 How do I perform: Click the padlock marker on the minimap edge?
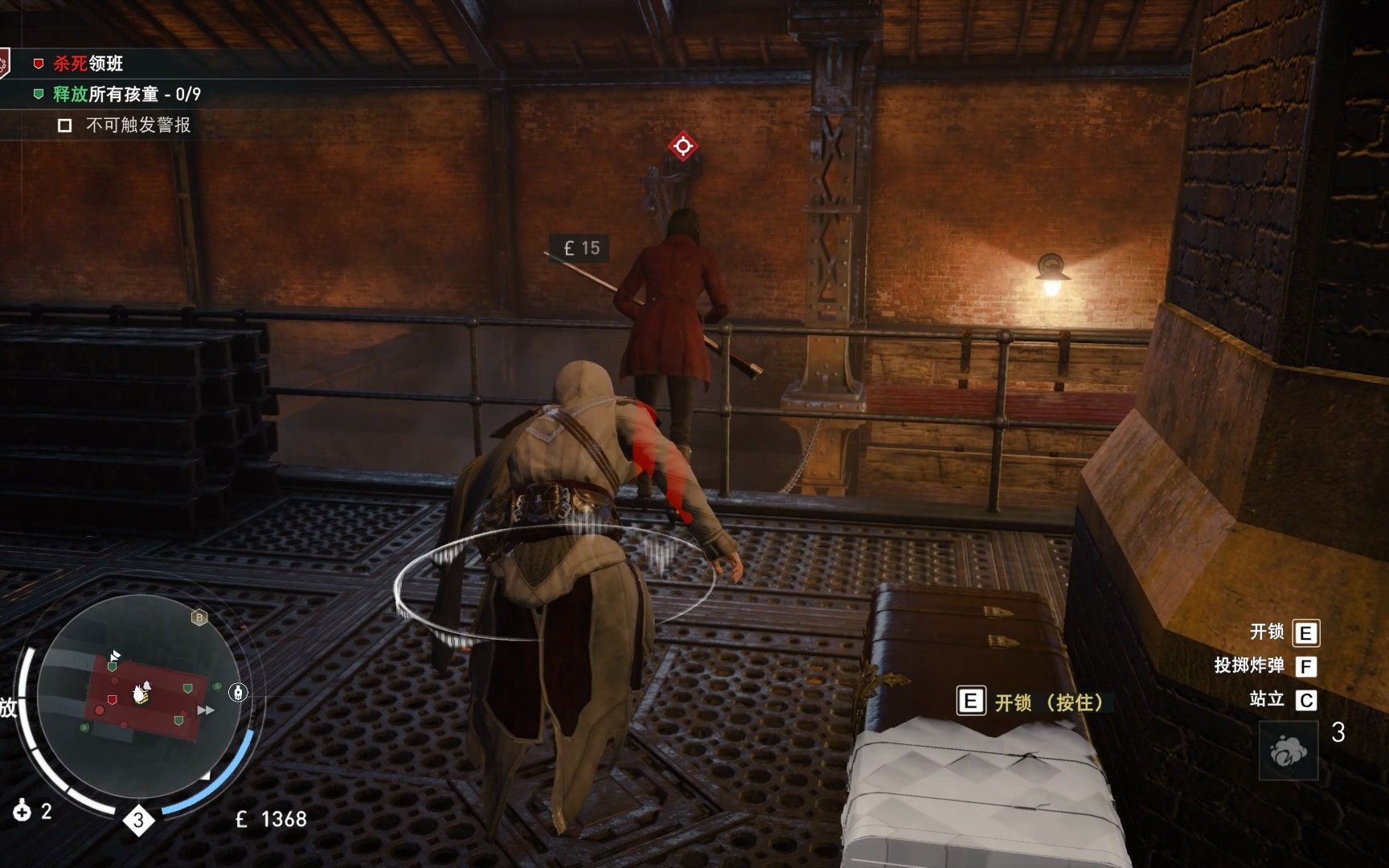[238, 692]
